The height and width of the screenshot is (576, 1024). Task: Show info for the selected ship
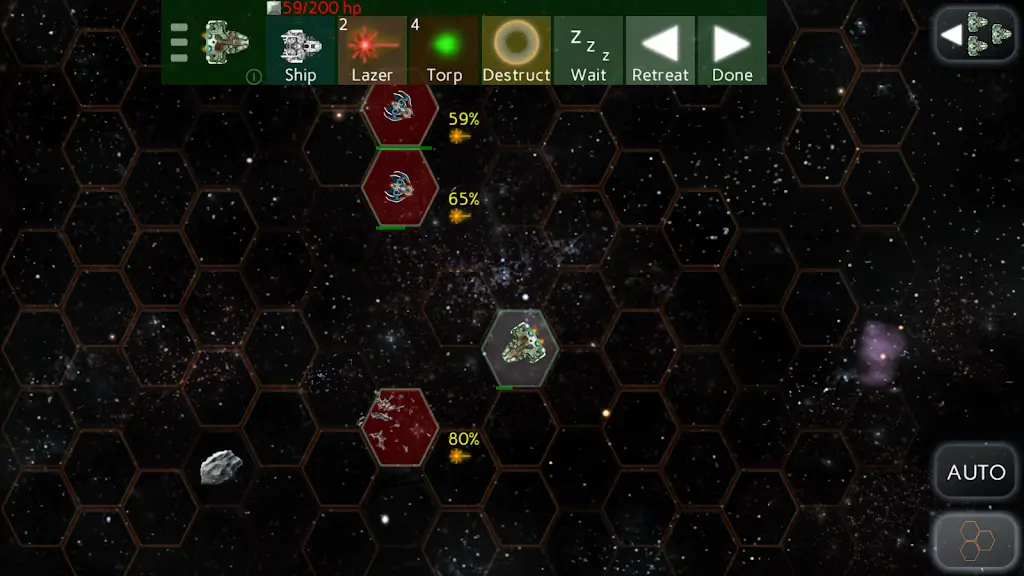tap(254, 75)
